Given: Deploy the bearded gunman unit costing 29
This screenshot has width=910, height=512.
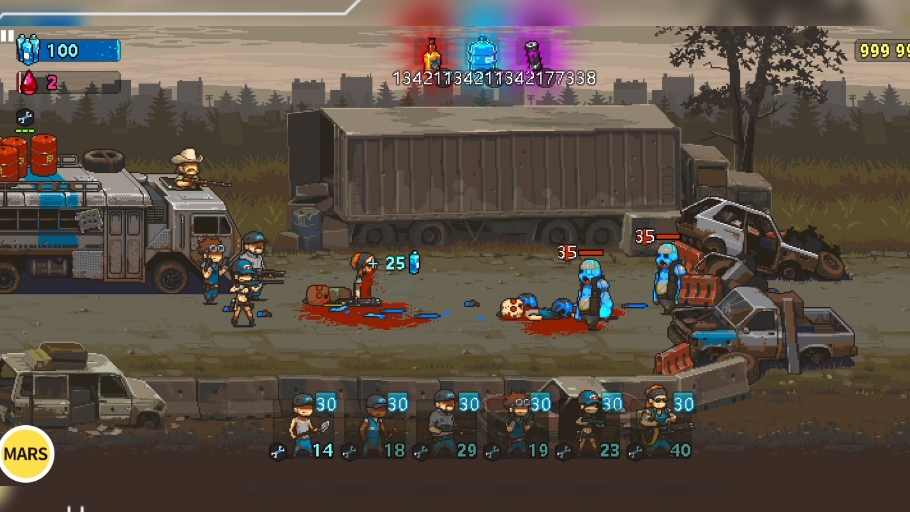Looking at the screenshot, I should (447, 424).
